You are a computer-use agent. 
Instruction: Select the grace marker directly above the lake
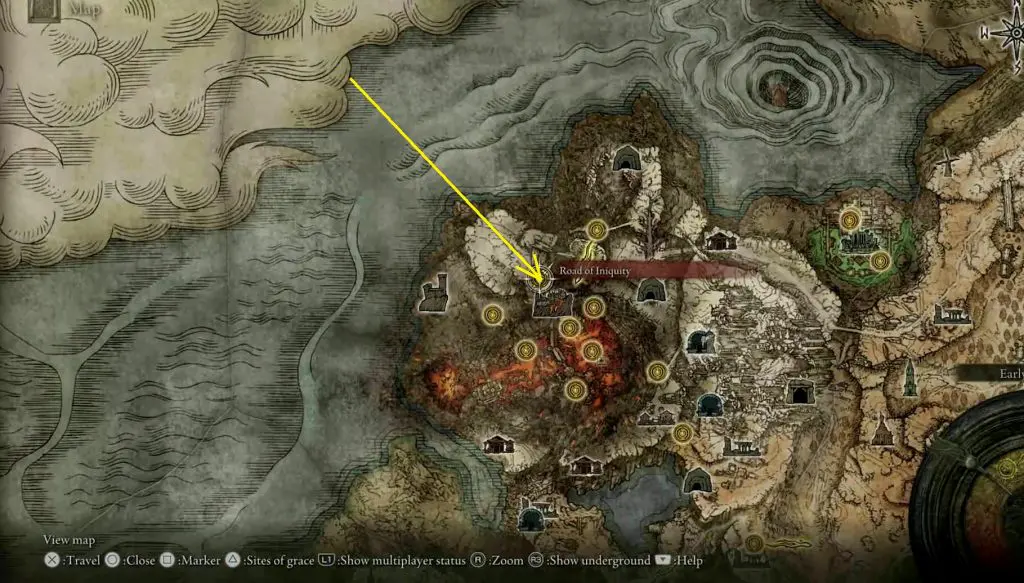(682, 433)
